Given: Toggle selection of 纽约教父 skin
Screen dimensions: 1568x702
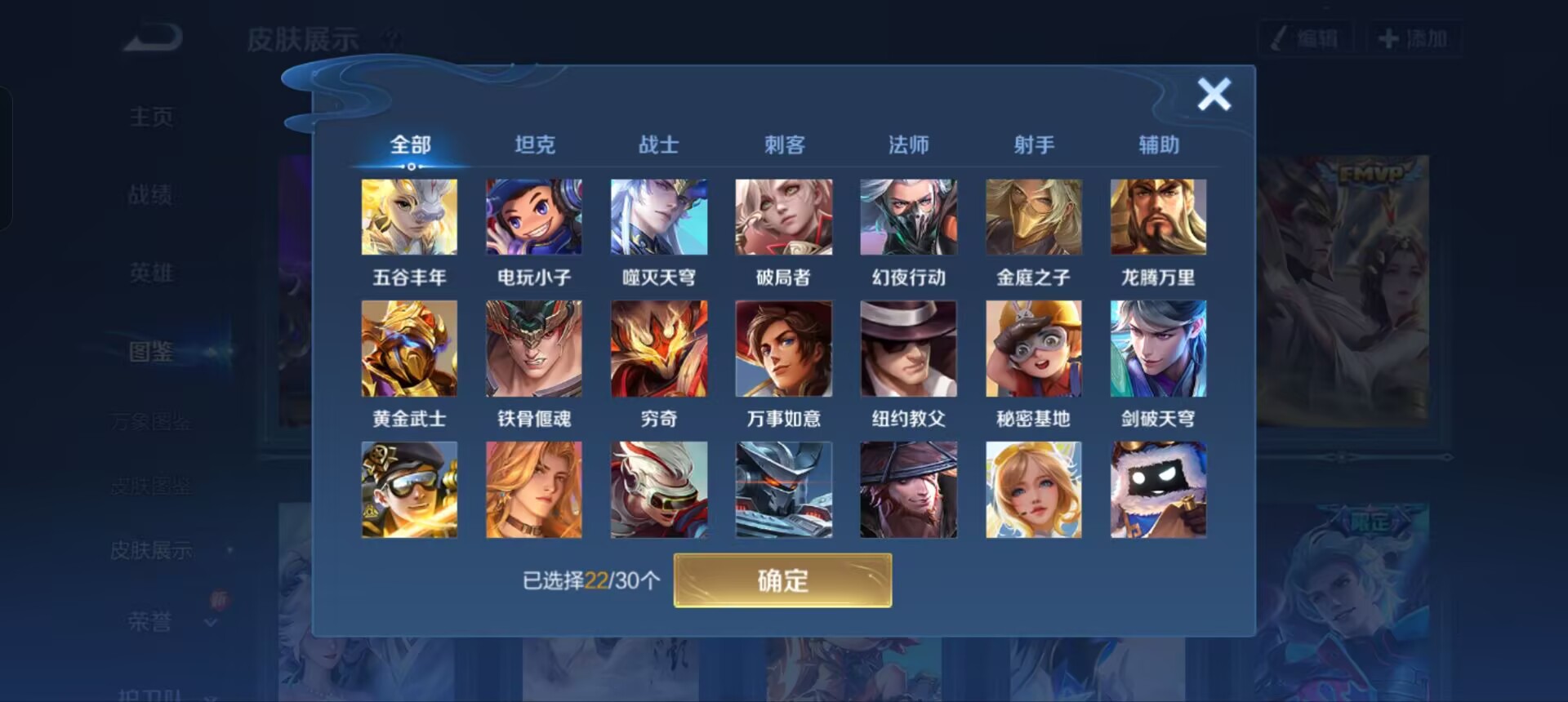Looking at the screenshot, I should coord(908,349).
